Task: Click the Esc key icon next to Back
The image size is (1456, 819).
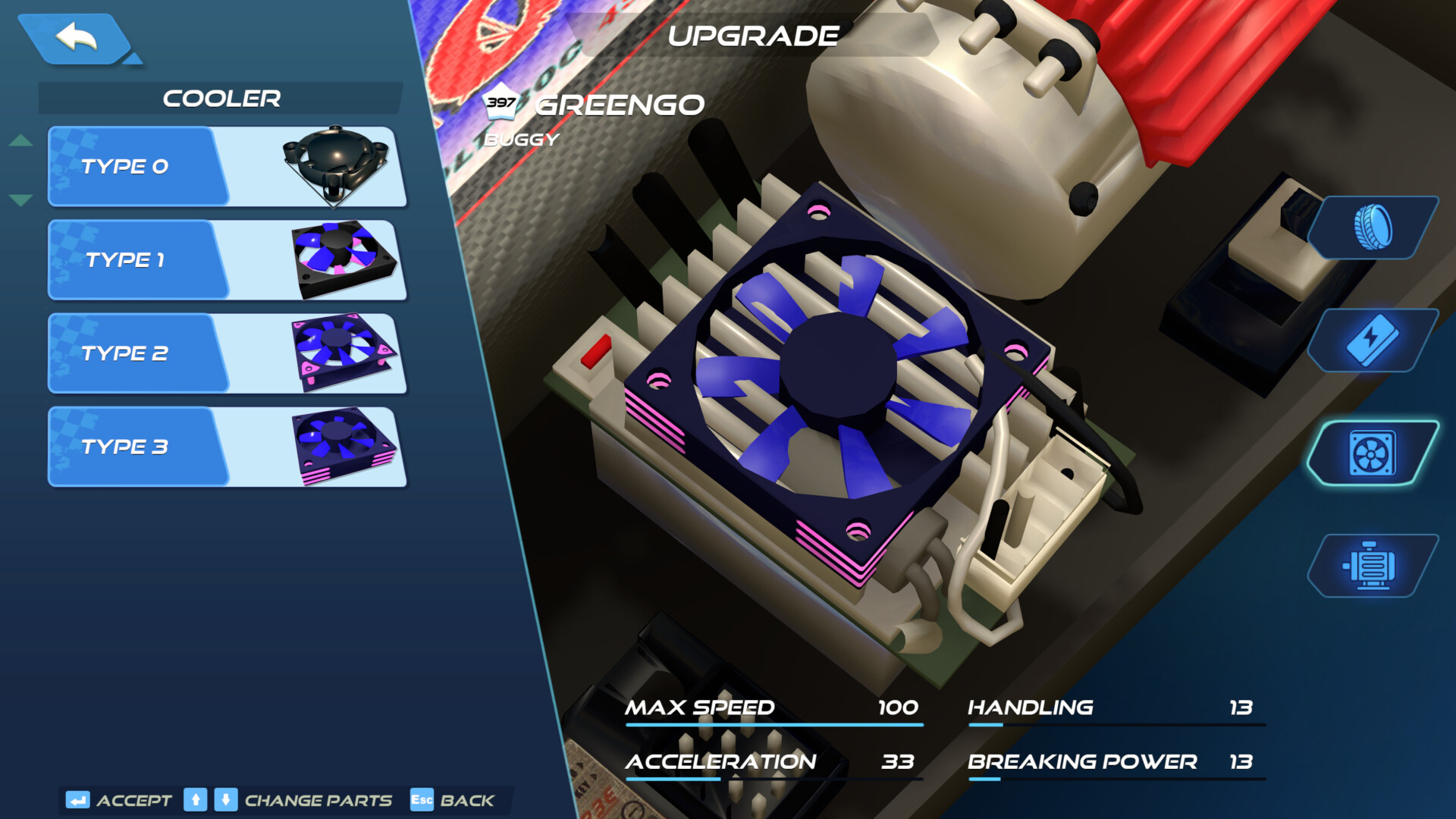Action: click(422, 800)
